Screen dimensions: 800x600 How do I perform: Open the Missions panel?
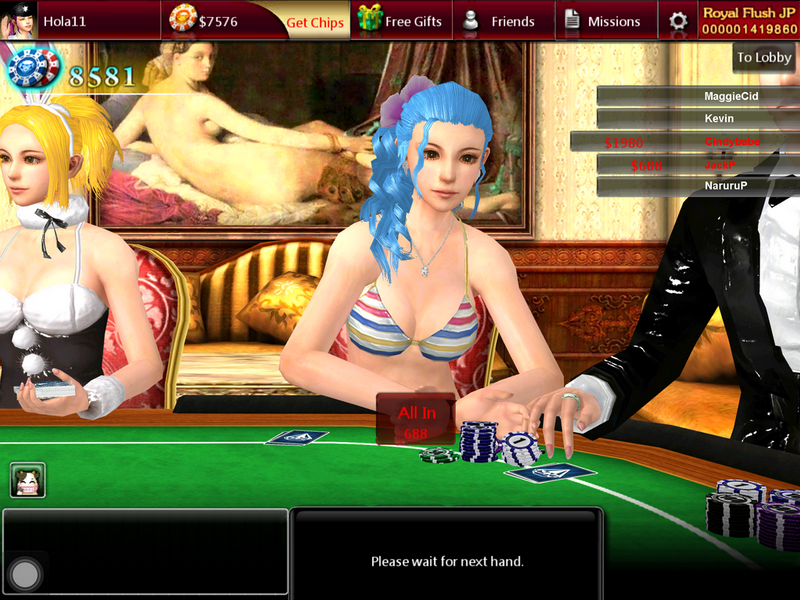pos(602,21)
